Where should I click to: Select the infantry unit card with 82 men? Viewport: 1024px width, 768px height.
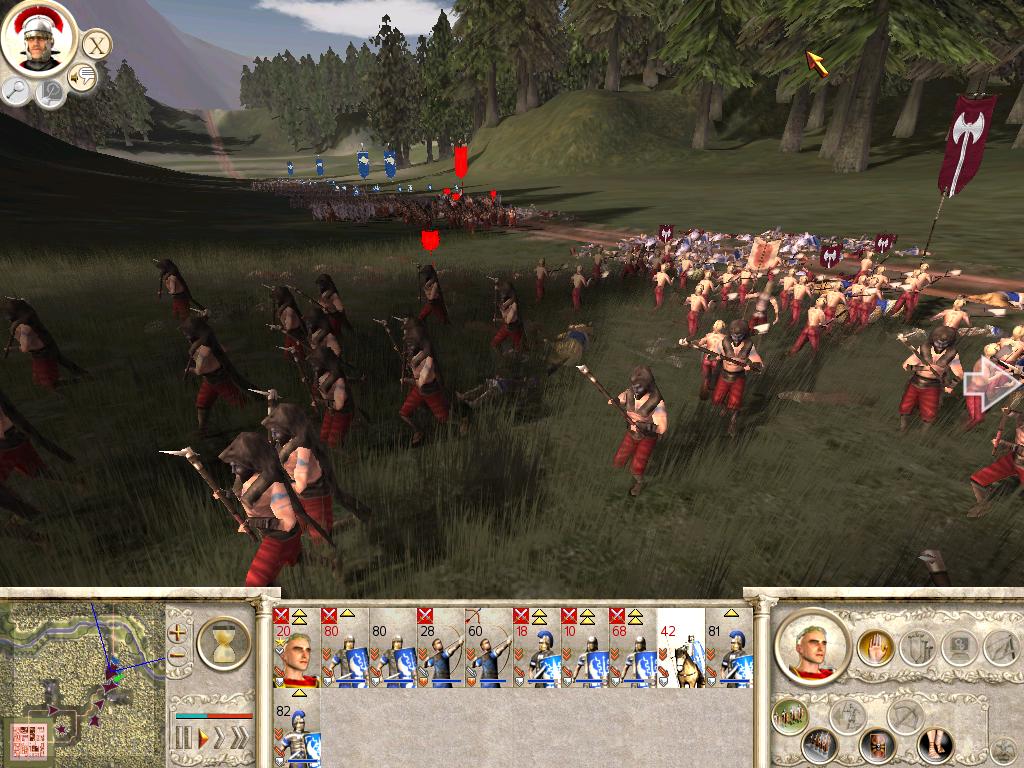[296, 728]
